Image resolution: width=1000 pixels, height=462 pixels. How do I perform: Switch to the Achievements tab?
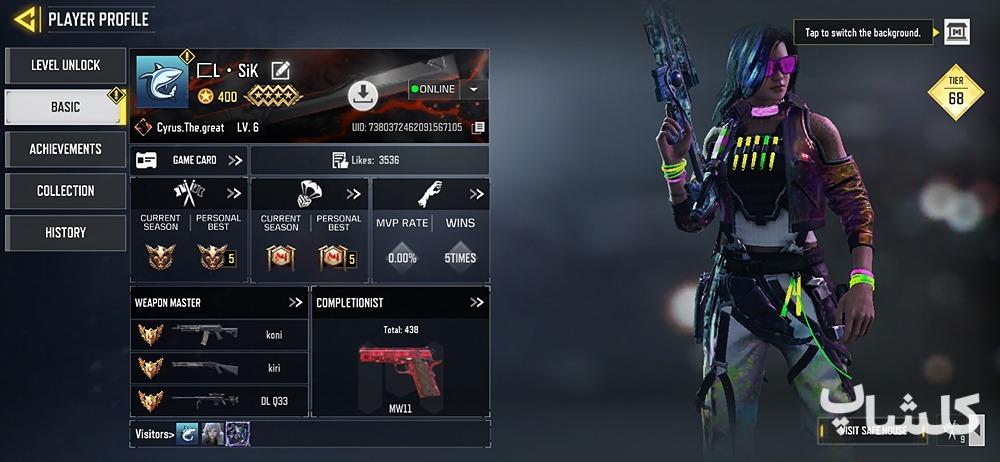coord(65,149)
